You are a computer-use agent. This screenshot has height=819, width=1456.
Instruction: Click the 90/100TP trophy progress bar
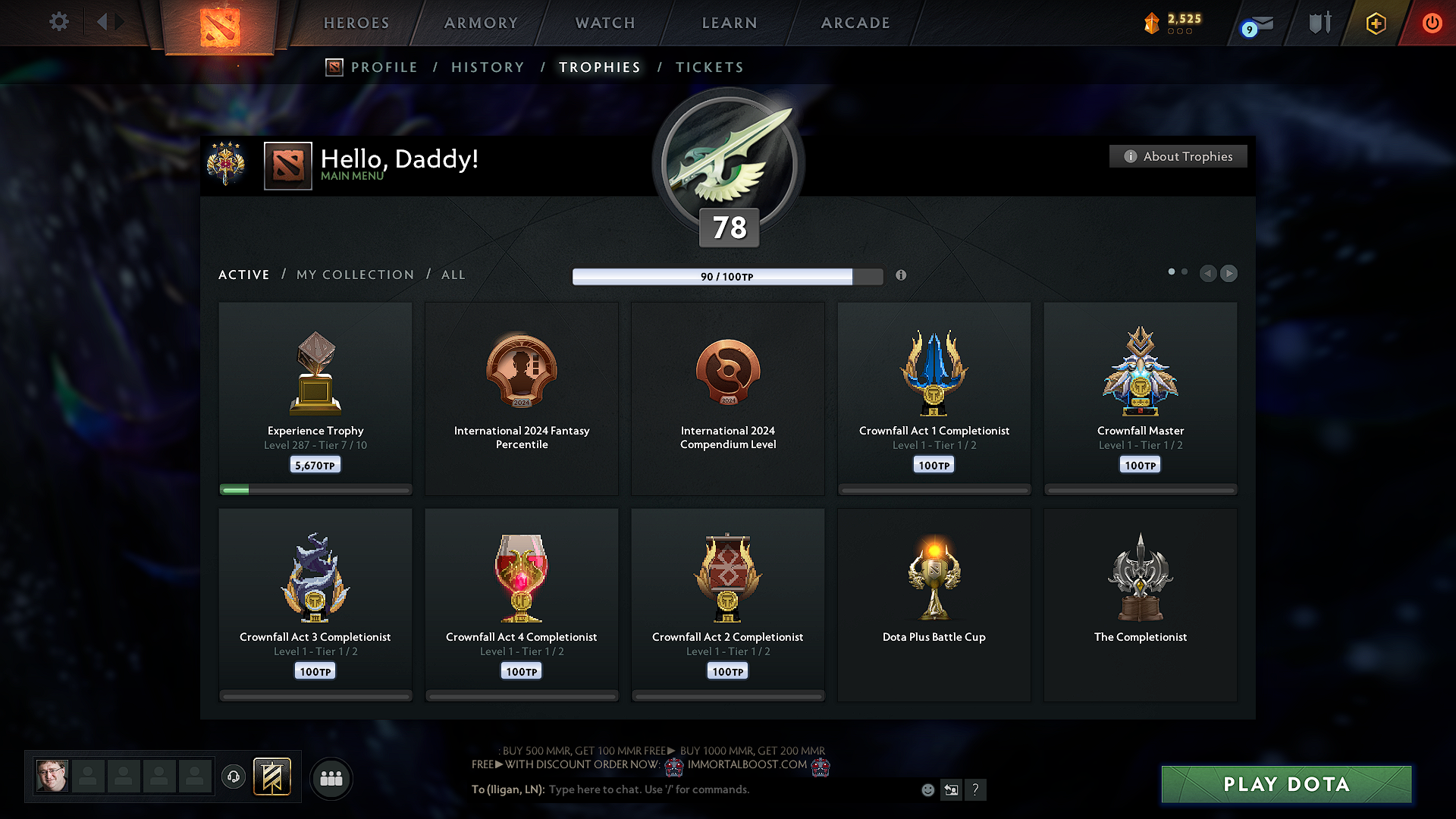[x=726, y=276]
